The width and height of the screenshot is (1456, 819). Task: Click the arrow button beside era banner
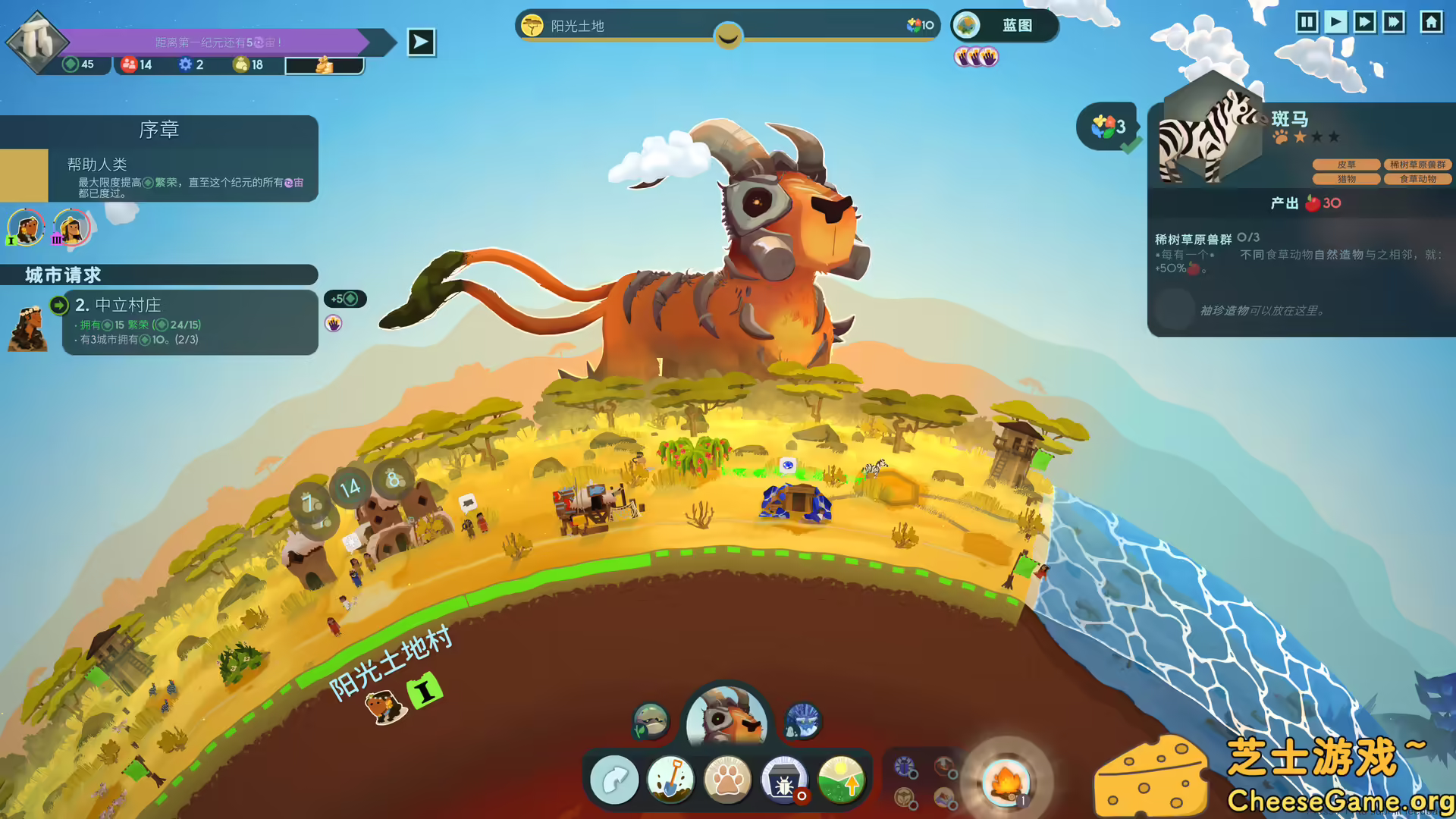(x=421, y=42)
